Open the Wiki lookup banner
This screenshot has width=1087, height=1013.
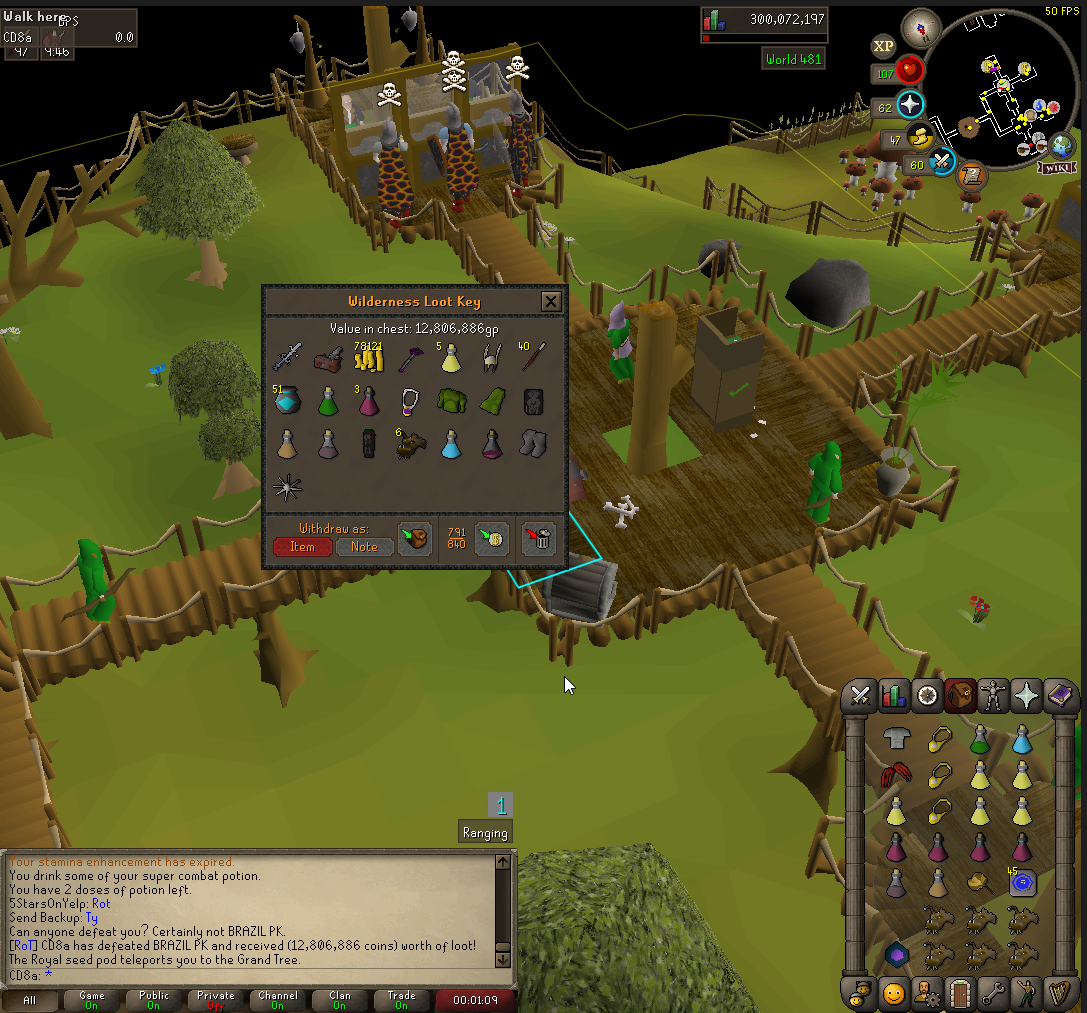1059,167
